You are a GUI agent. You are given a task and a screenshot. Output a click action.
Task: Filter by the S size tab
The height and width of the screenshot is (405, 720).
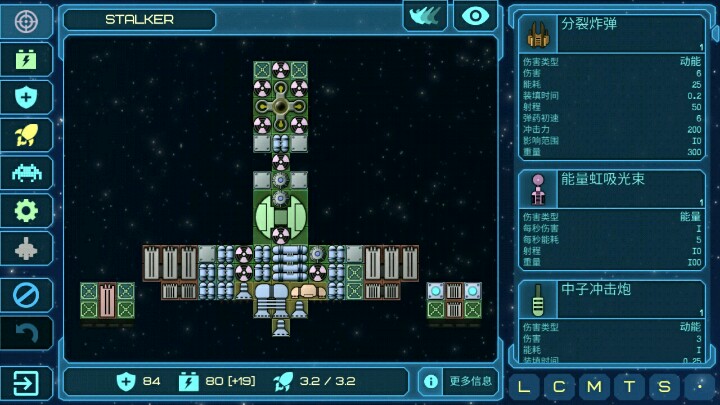[662, 387]
